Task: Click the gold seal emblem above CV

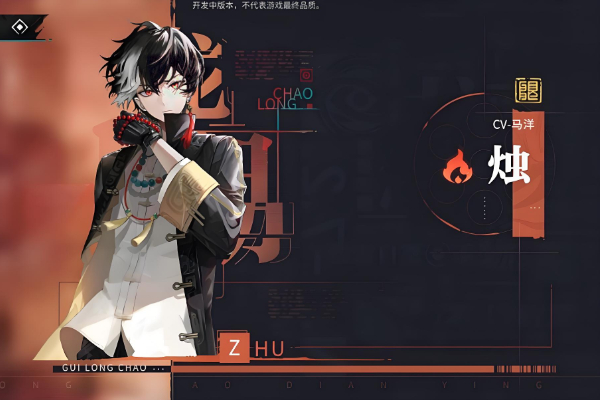Action: 527,91
